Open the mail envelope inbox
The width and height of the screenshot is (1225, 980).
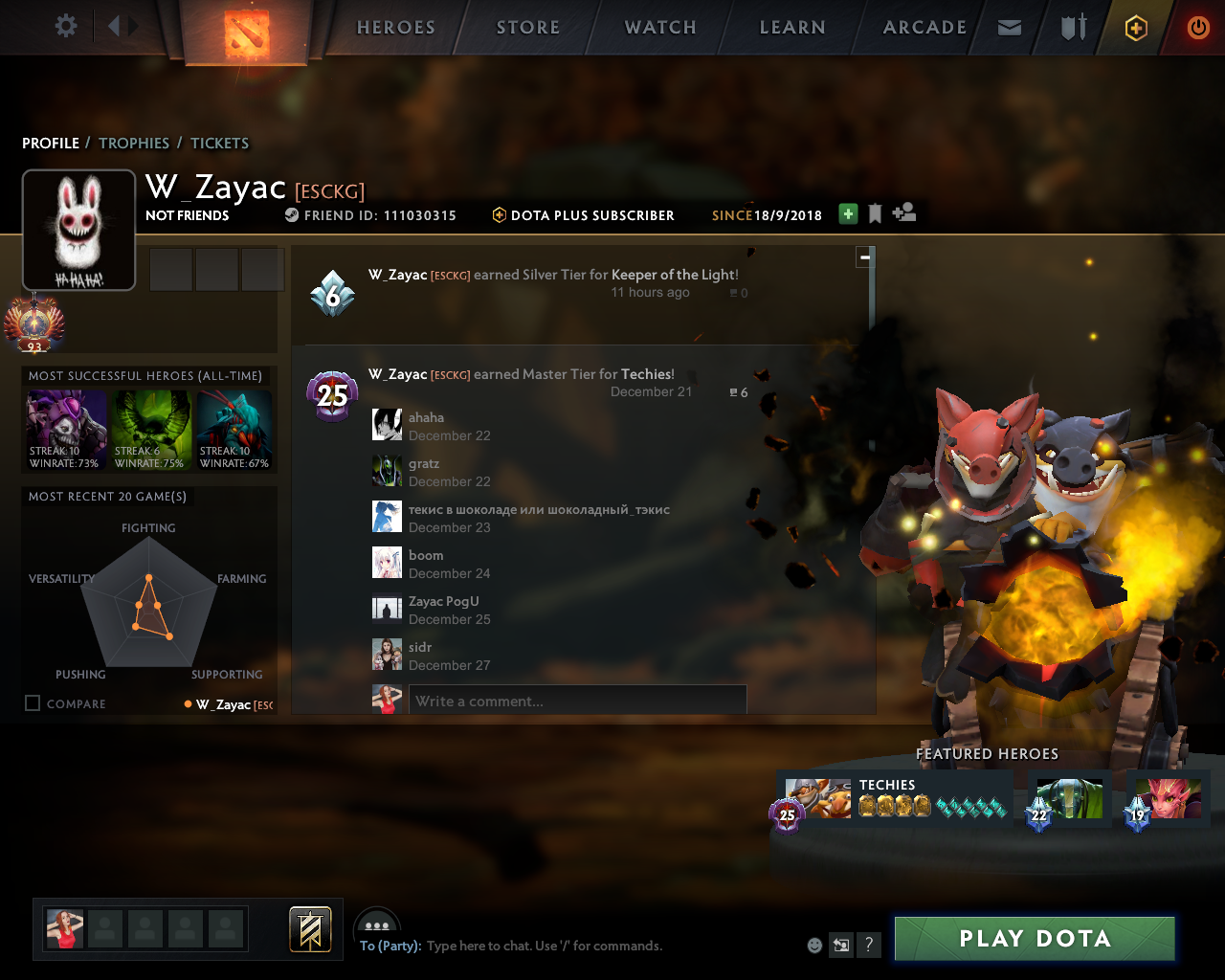(1010, 28)
